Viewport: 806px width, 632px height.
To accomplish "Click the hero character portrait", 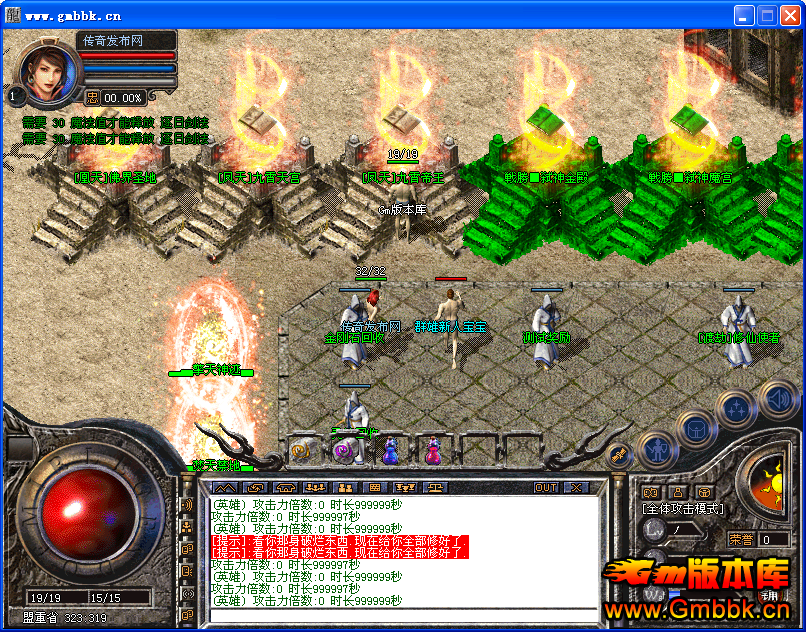I will click(x=47, y=71).
